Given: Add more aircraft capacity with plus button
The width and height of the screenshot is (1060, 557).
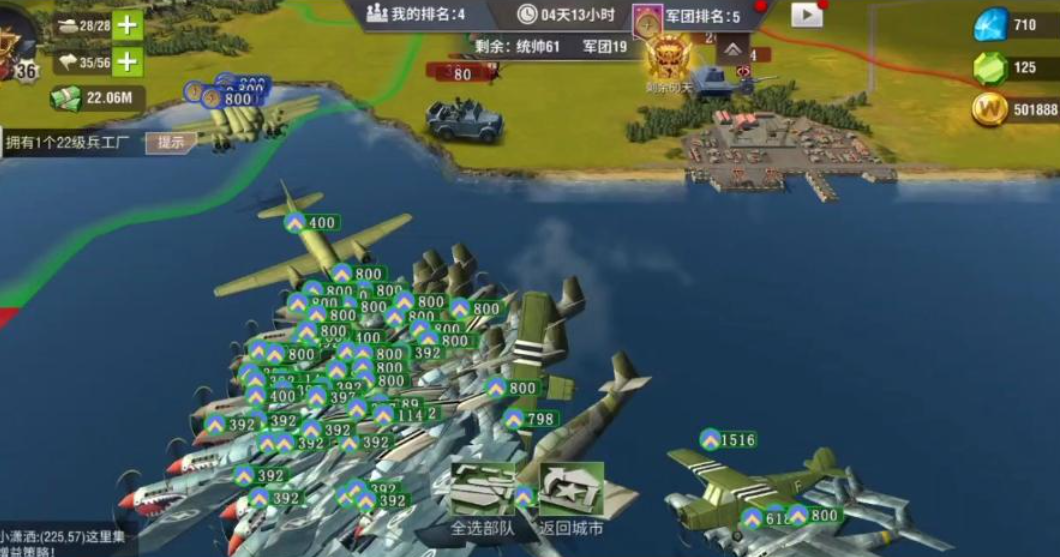Looking at the screenshot, I should 127,62.
